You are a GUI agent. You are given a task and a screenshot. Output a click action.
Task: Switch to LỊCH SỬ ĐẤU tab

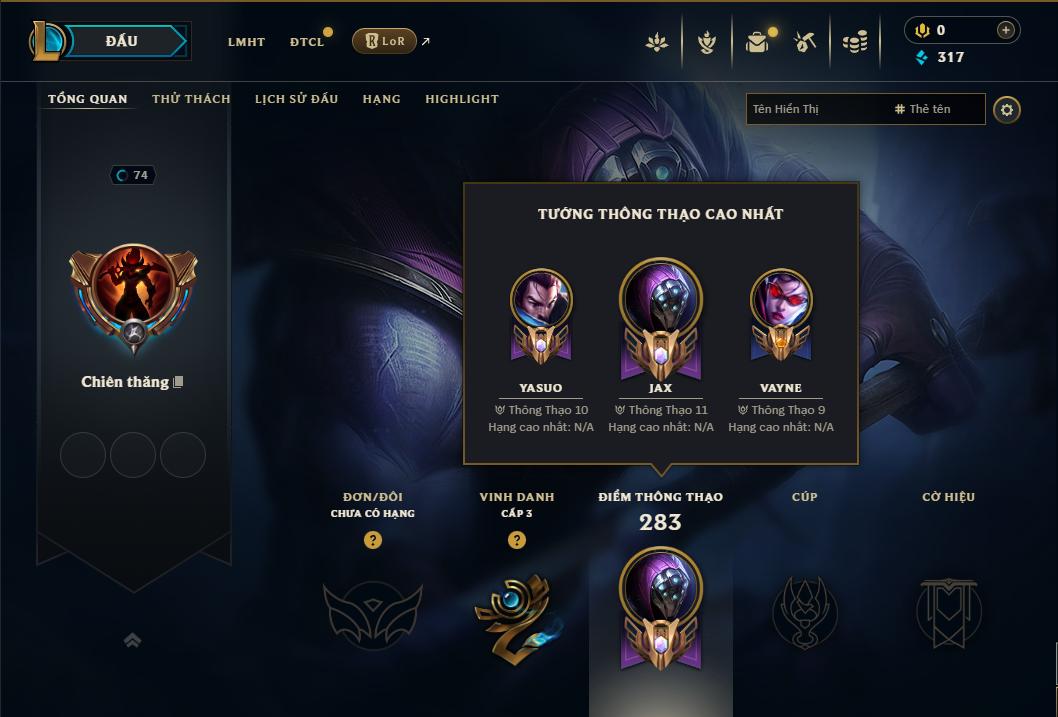click(296, 99)
